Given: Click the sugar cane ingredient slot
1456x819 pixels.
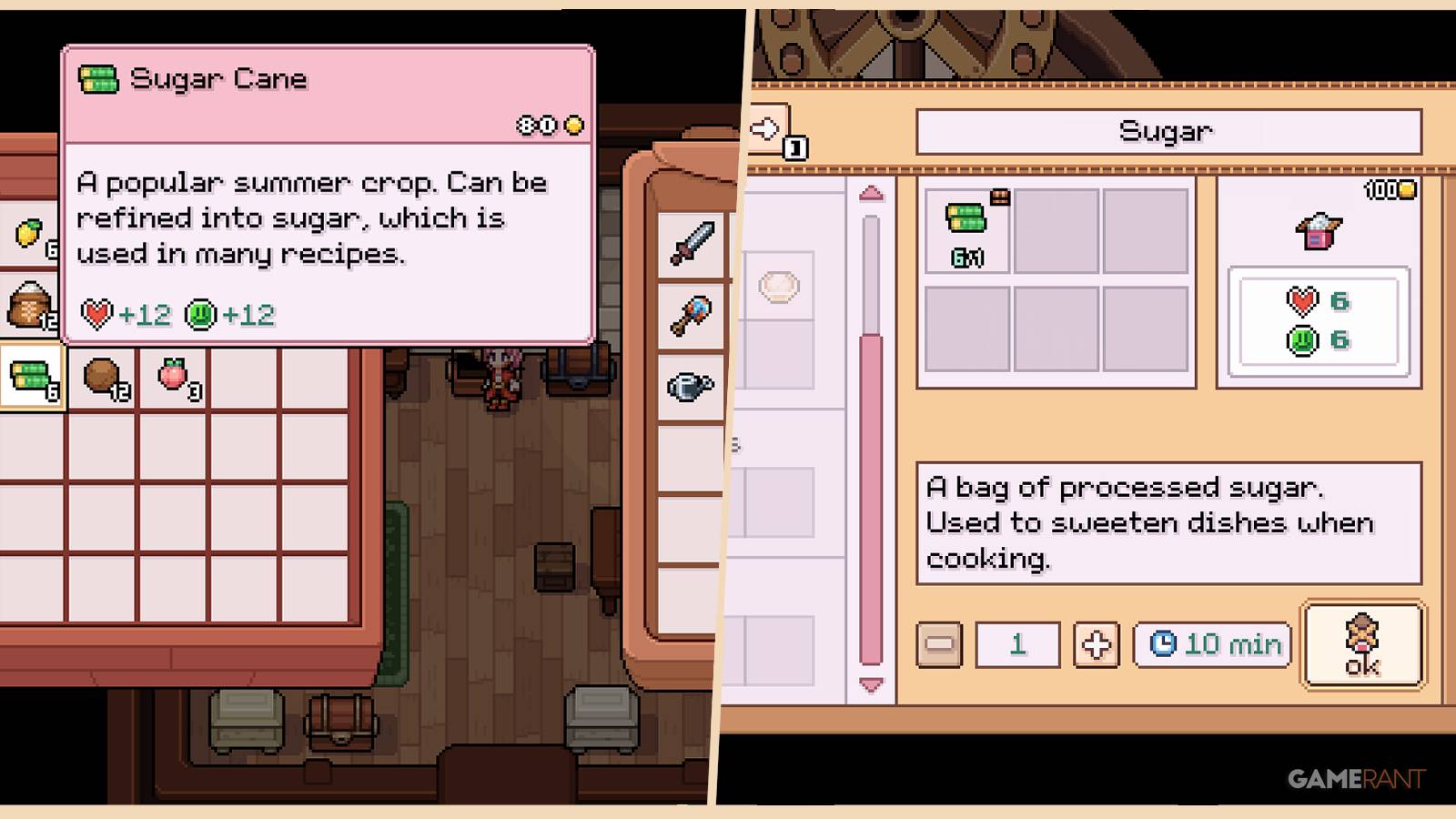Looking at the screenshot, I should coord(966,229).
